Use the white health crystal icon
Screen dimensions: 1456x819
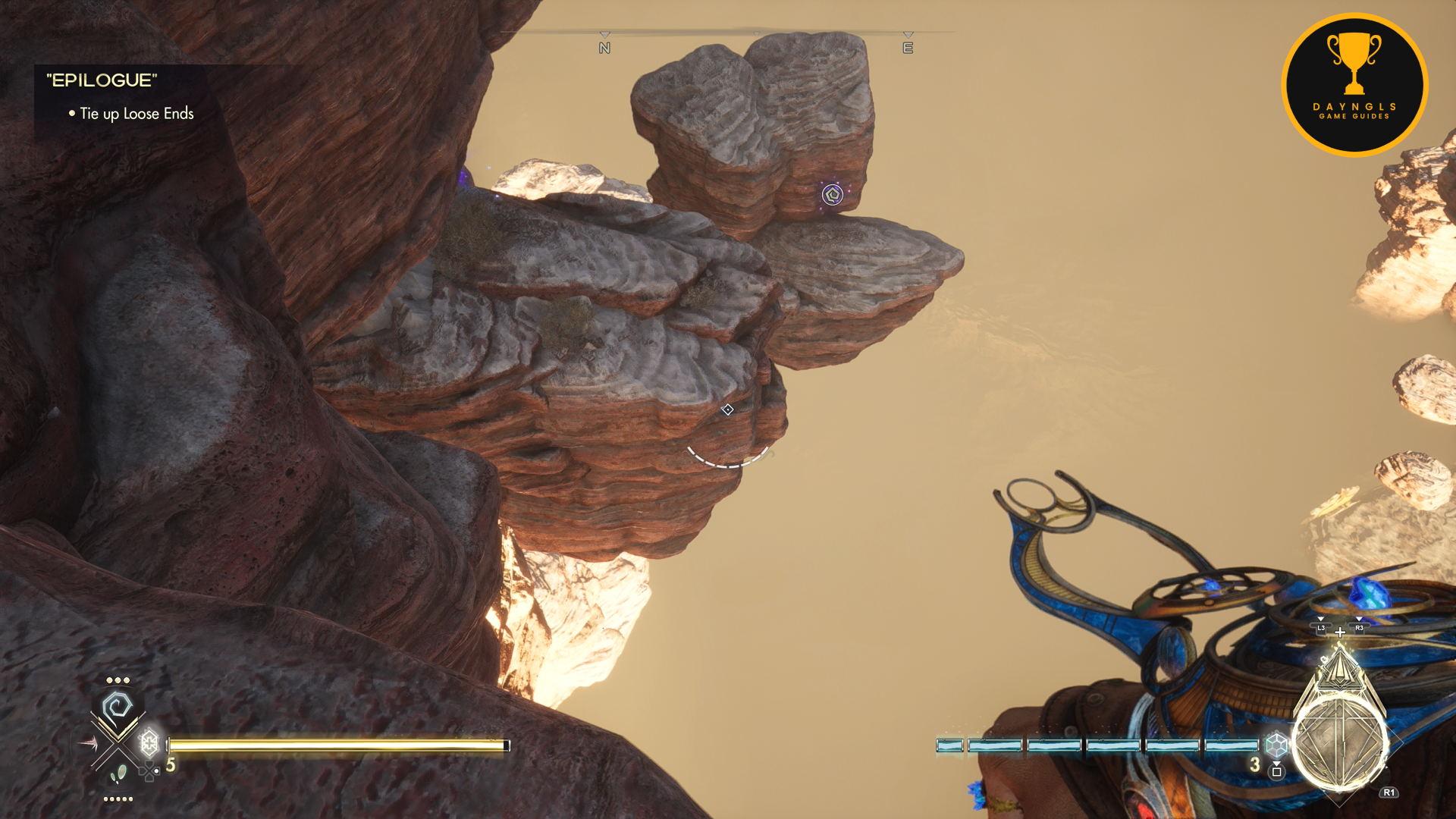click(x=149, y=742)
